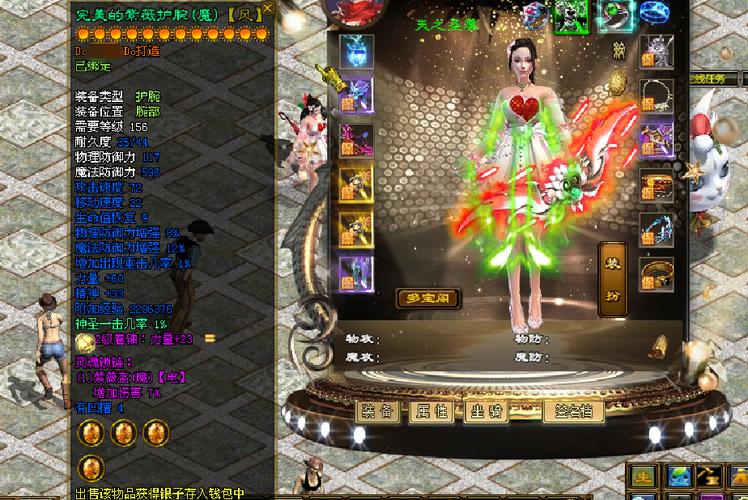This screenshot has height=500, width=748.
Task: Switch to the 装备 equipment tab
Action: pos(379,411)
